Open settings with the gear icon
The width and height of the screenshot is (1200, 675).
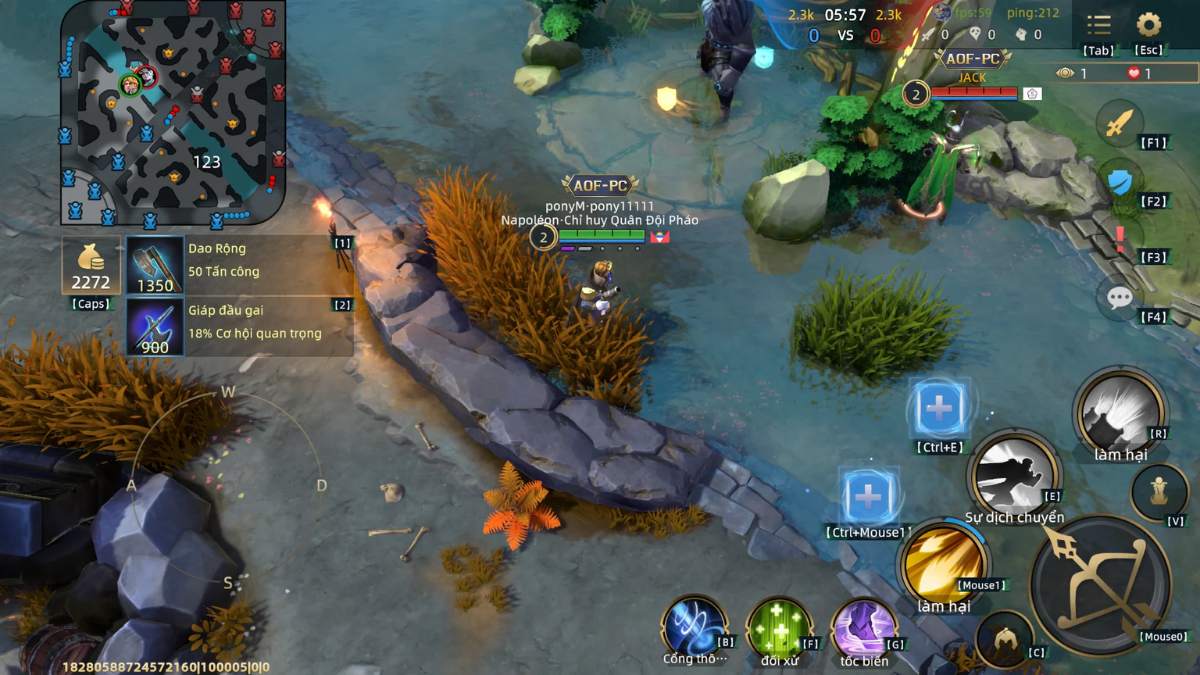tap(1149, 25)
